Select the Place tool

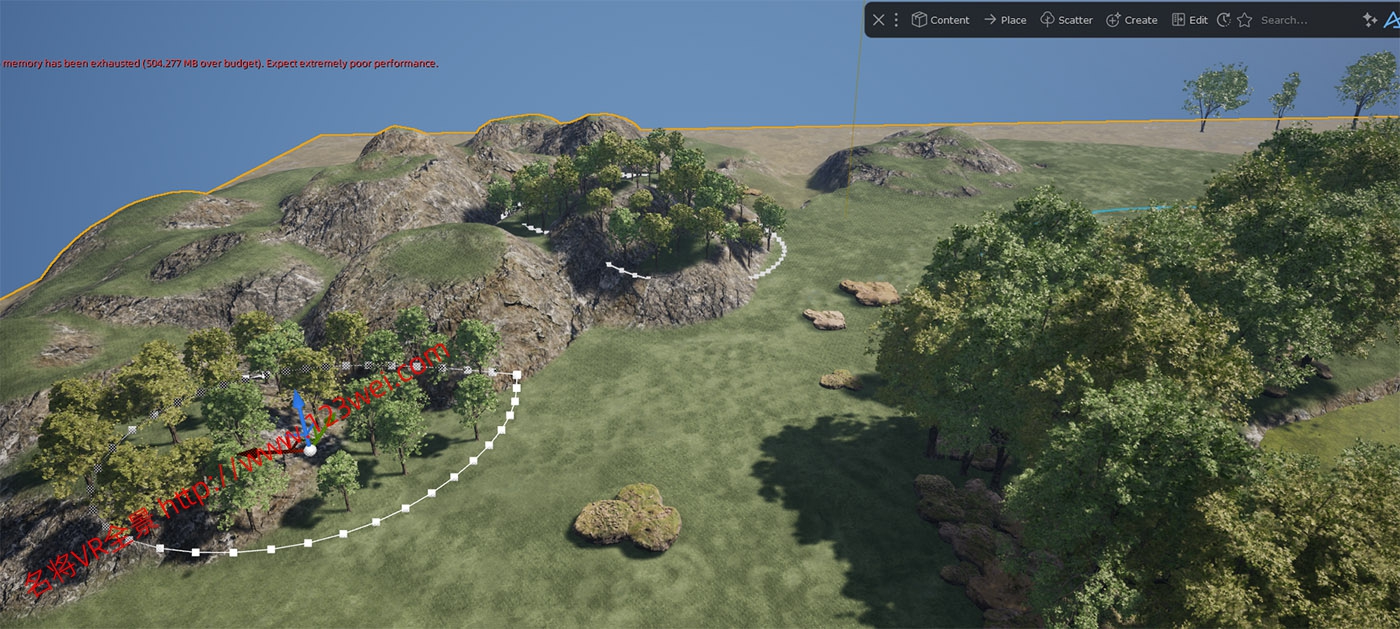pos(1004,20)
